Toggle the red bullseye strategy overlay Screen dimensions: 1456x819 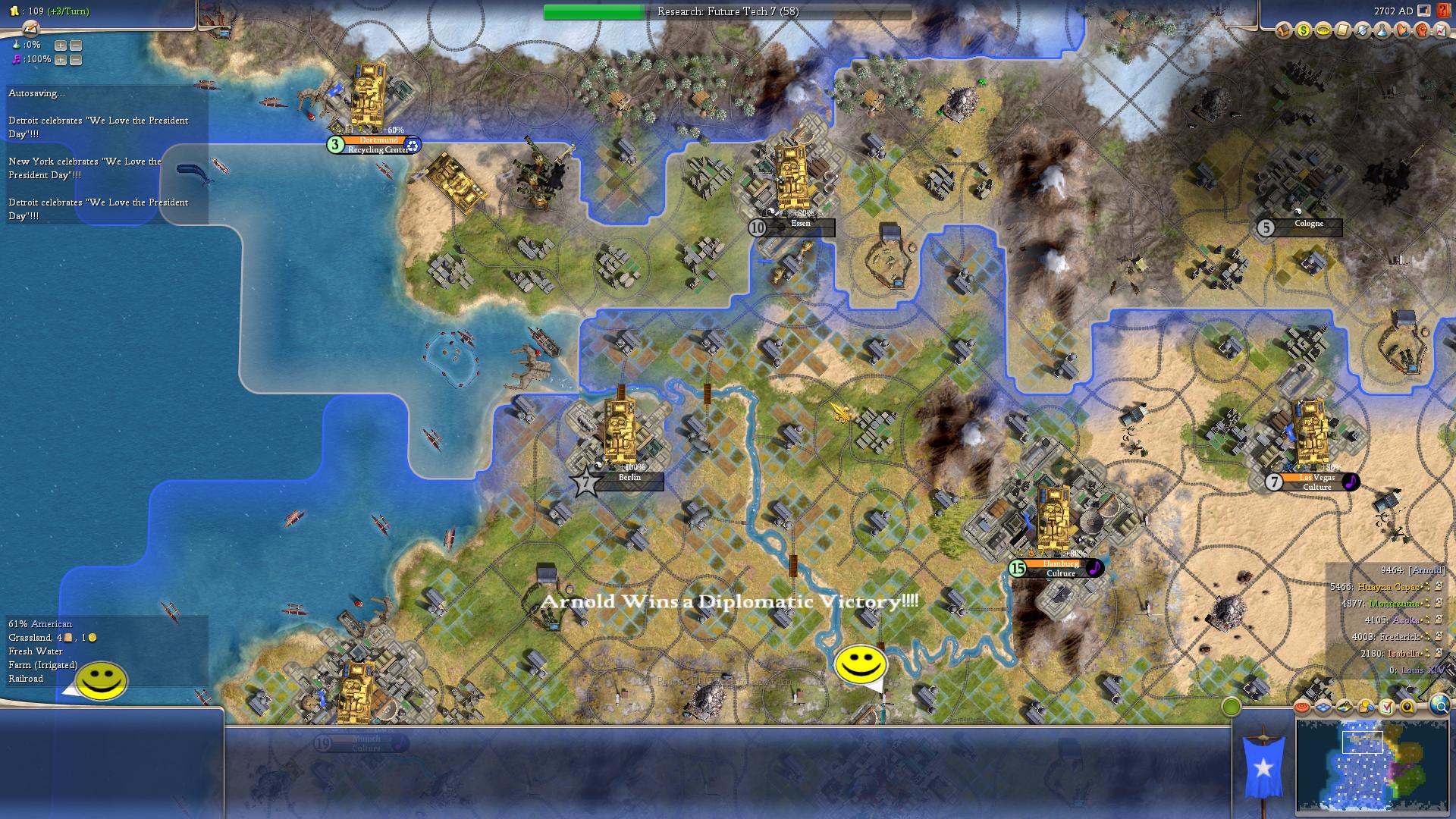pos(1302,707)
